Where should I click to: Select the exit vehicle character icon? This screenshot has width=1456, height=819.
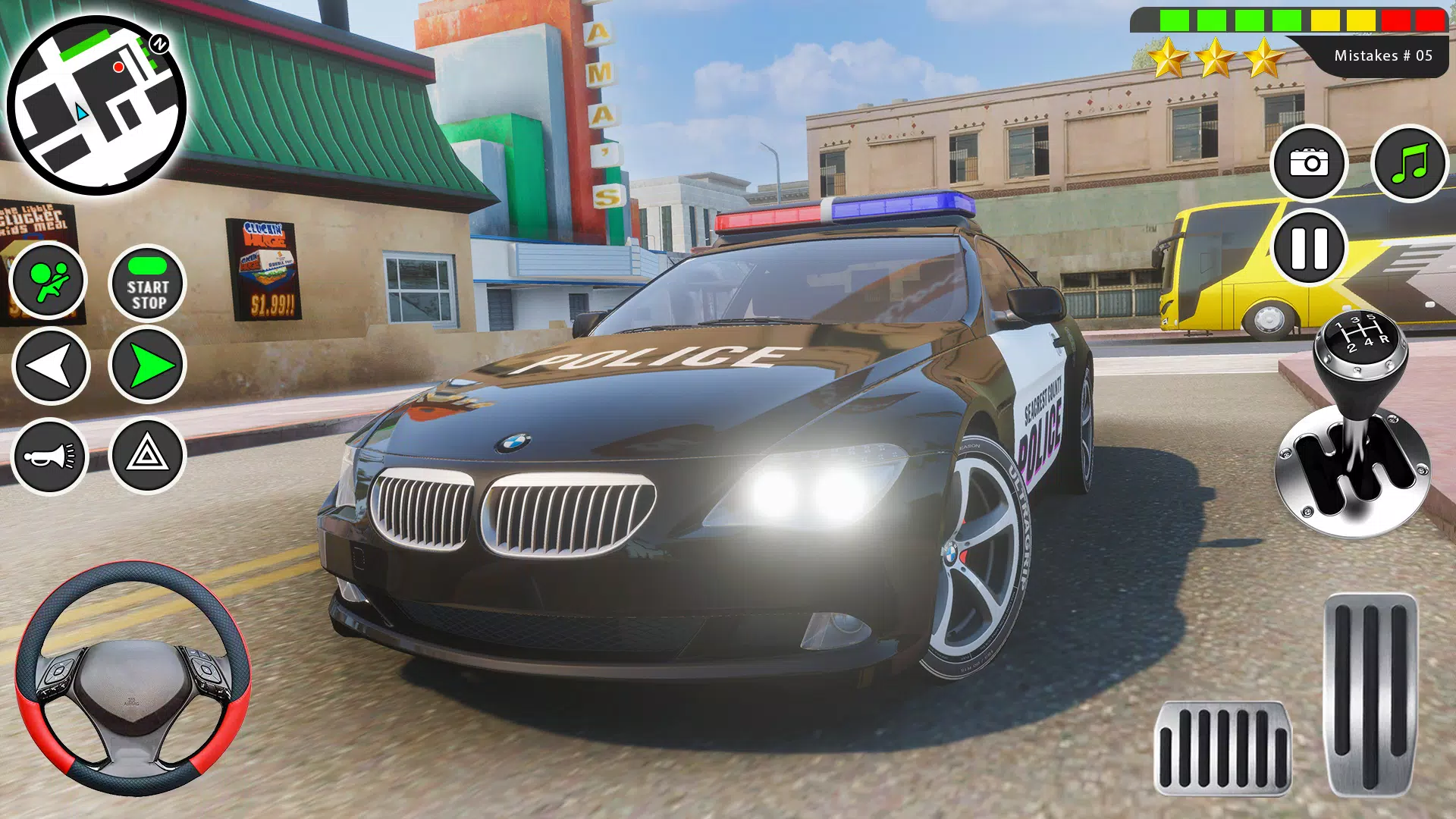(x=50, y=281)
